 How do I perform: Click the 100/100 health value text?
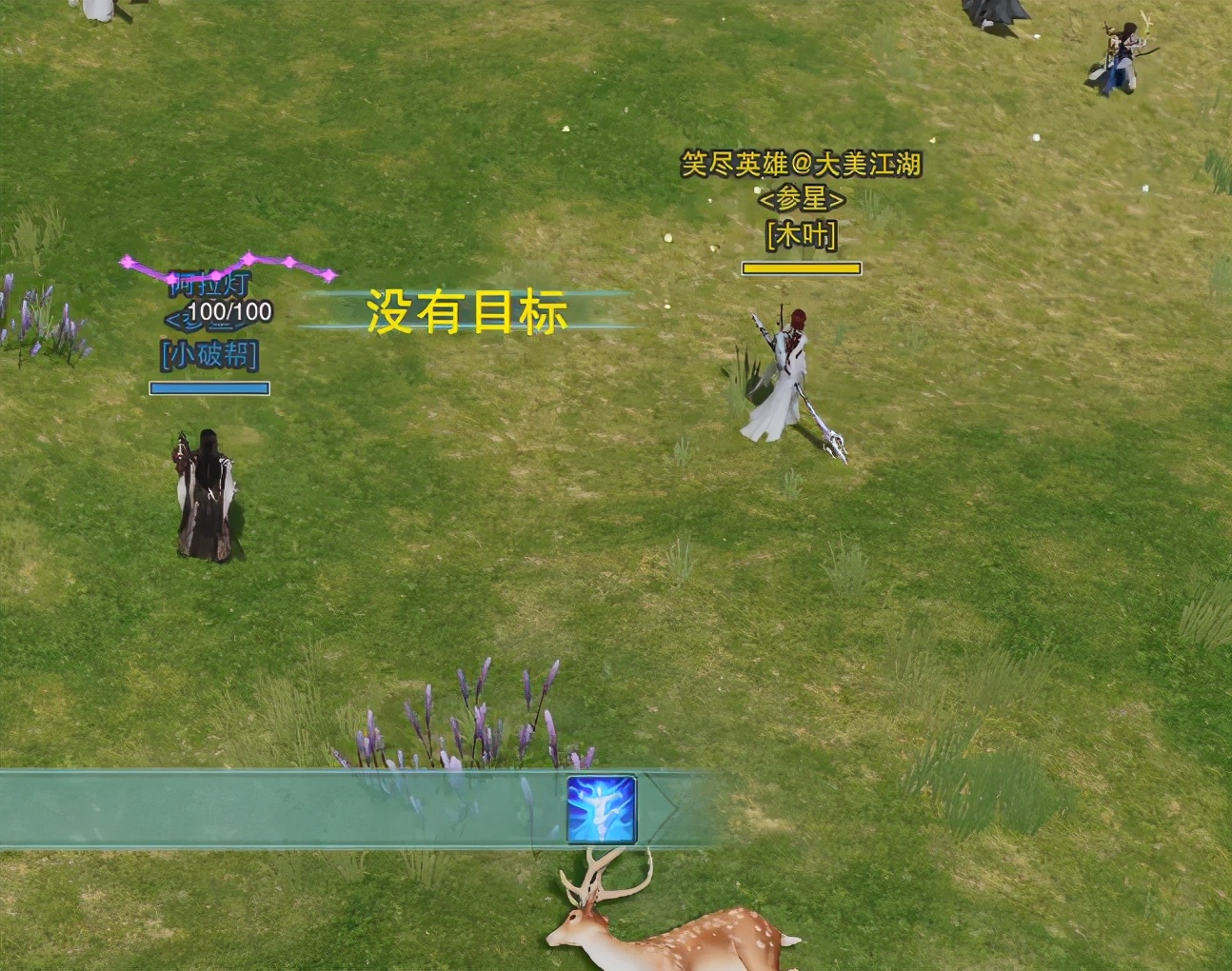click(x=229, y=309)
